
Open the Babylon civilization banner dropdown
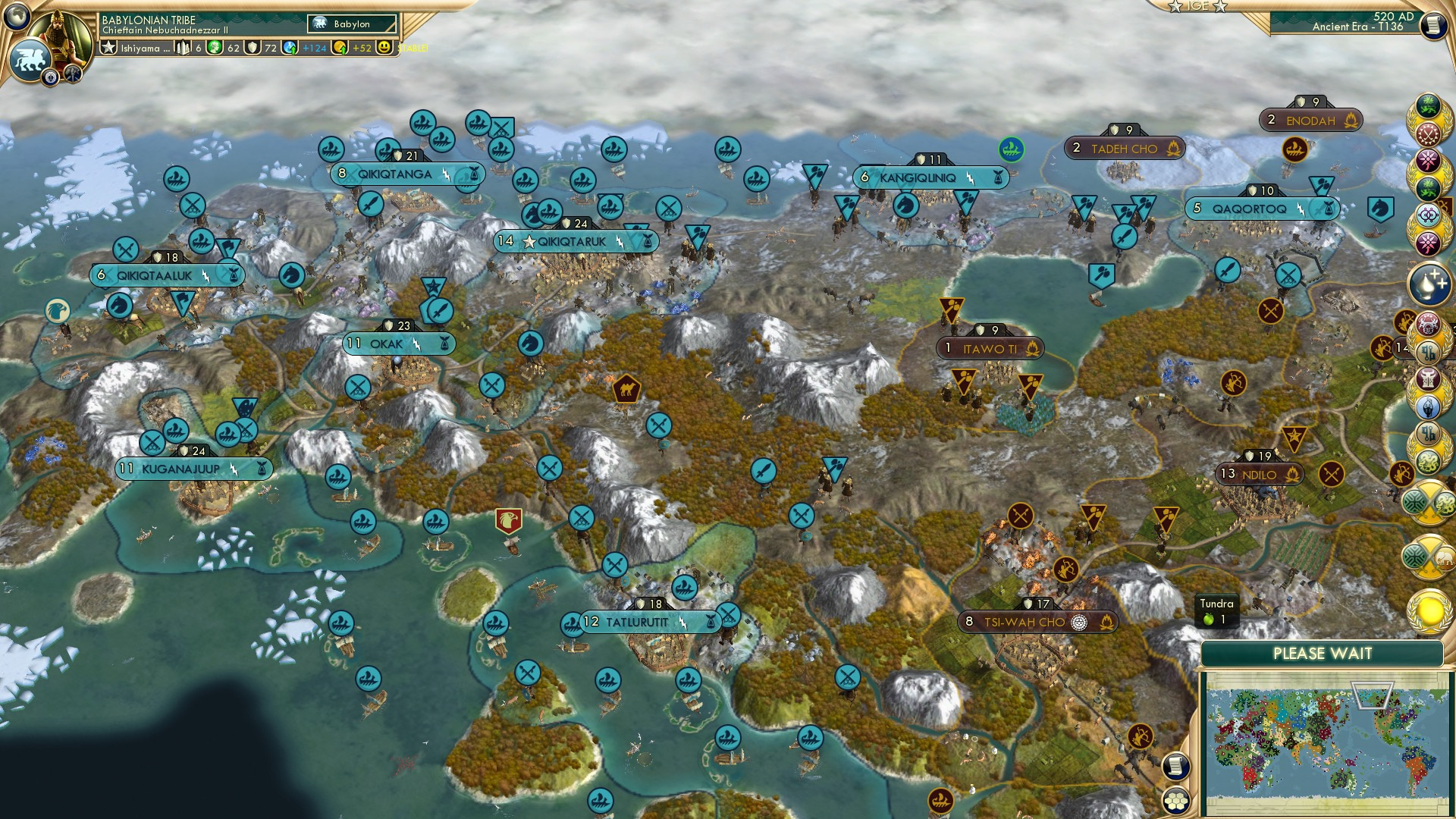[350, 24]
